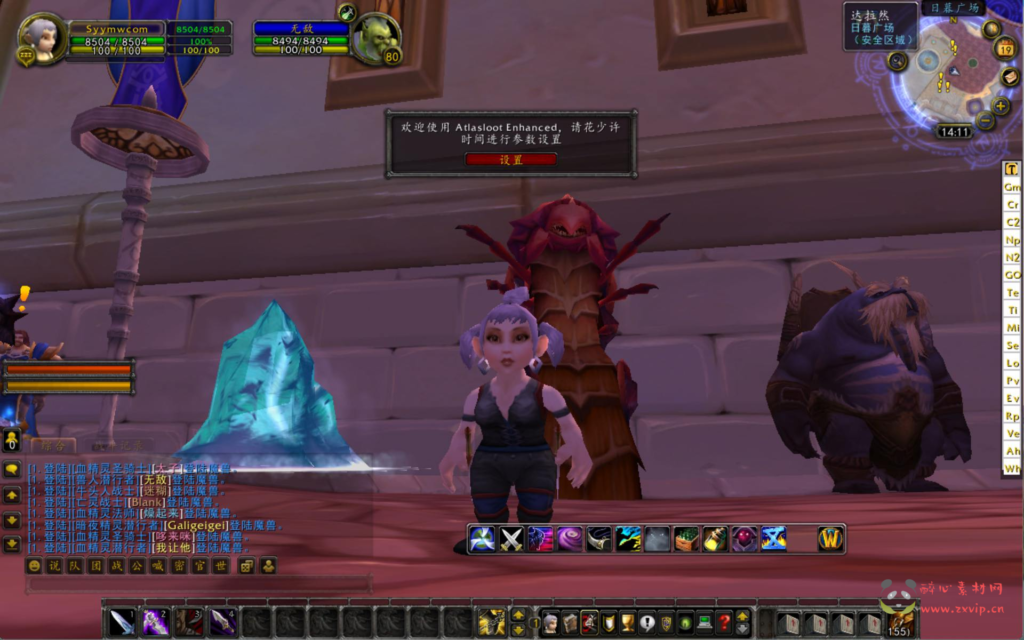This screenshot has width=1024, height=640.
Task: Zoom out the minimap with minus button
Action: [985, 121]
